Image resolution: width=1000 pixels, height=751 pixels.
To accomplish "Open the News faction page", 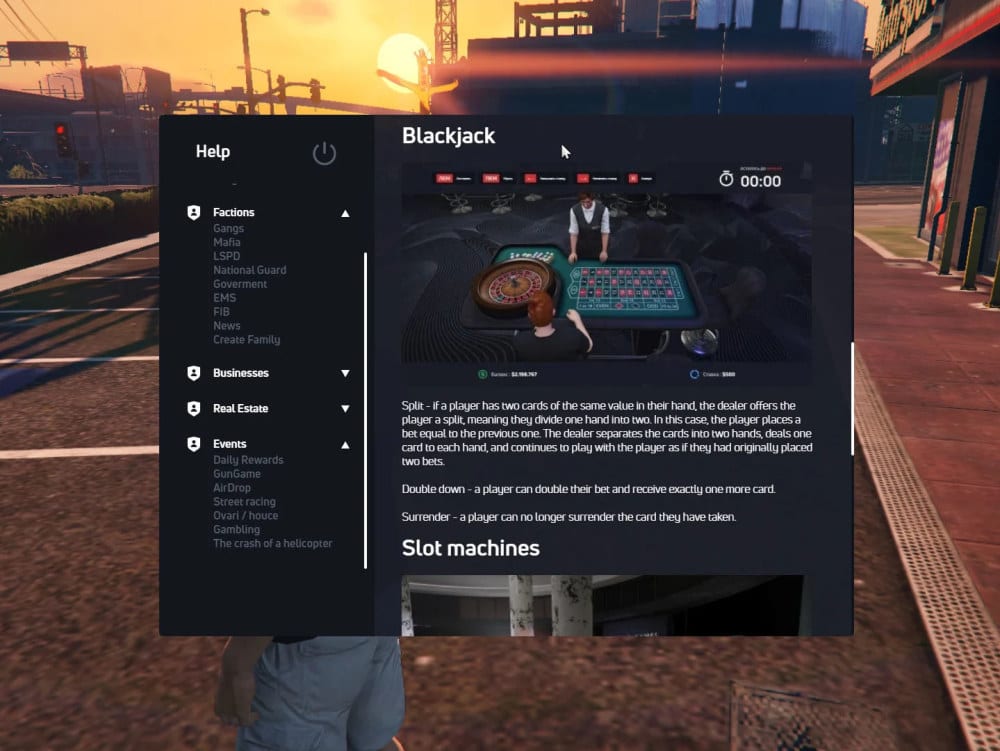I will pos(226,326).
